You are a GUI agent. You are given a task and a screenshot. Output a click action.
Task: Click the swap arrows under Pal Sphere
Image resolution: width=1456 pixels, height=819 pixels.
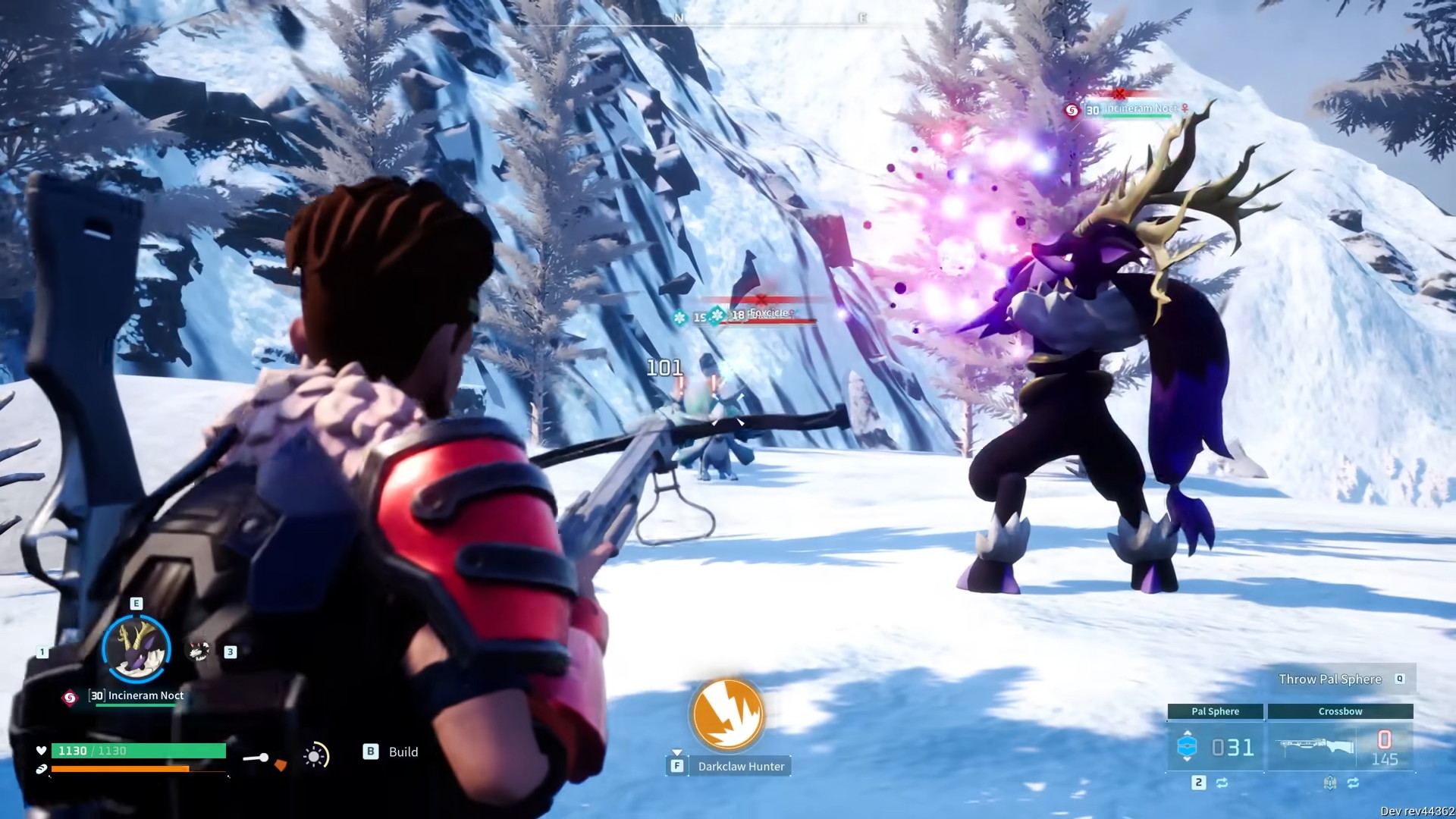click(x=1222, y=783)
